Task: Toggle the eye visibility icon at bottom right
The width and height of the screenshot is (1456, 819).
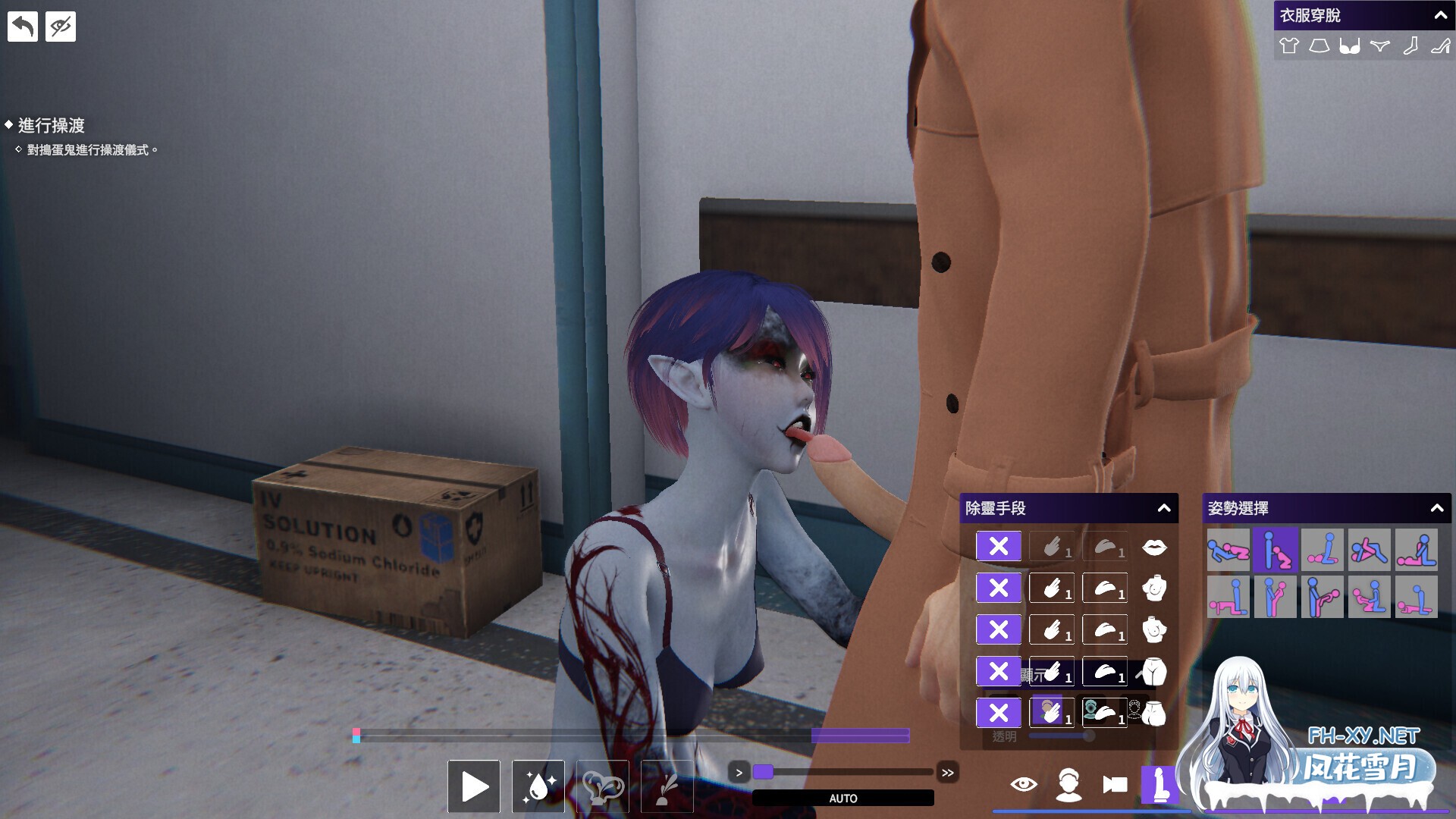Action: [x=1025, y=786]
